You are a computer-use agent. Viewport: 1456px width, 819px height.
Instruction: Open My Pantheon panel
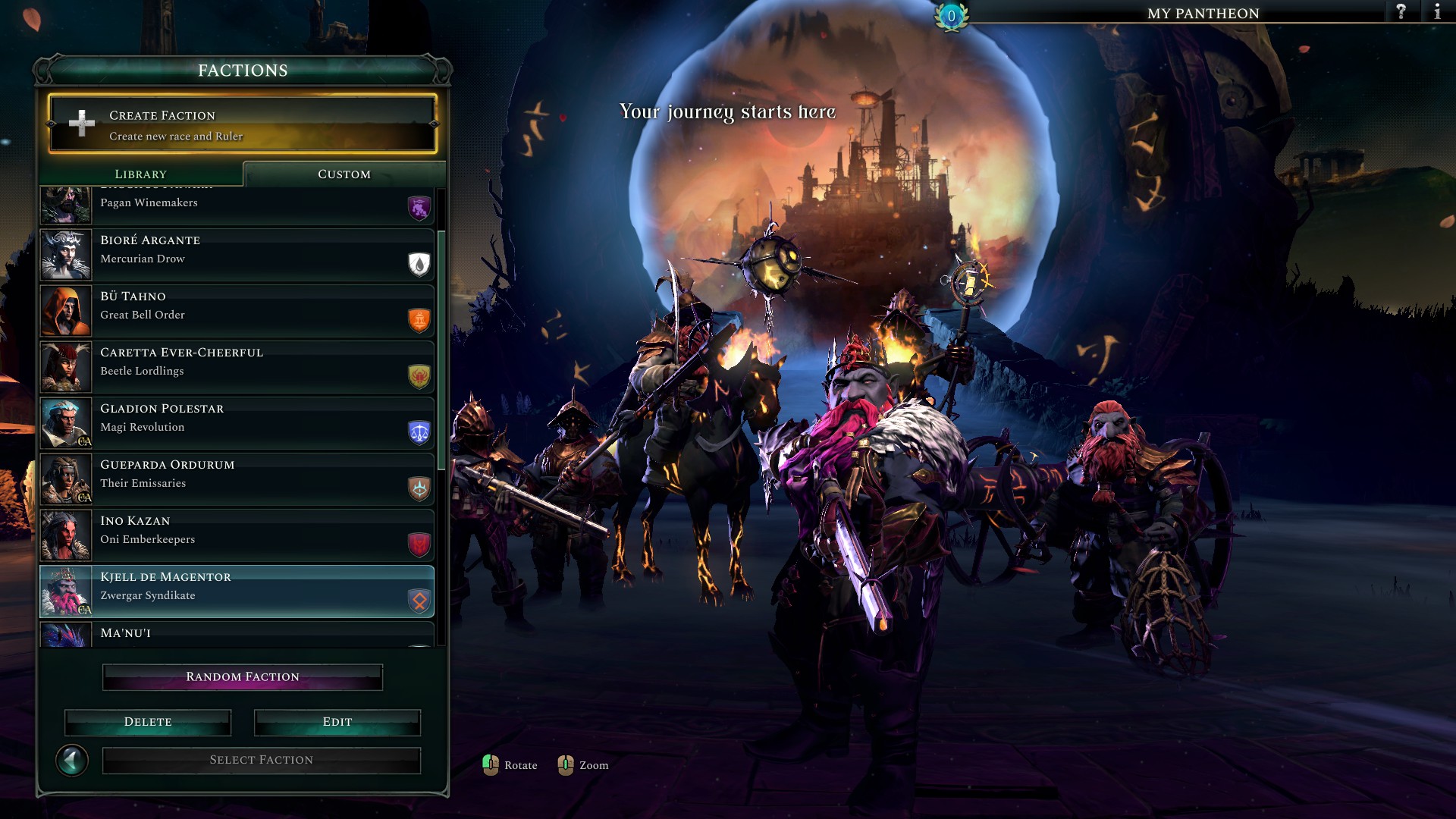(x=1203, y=13)
